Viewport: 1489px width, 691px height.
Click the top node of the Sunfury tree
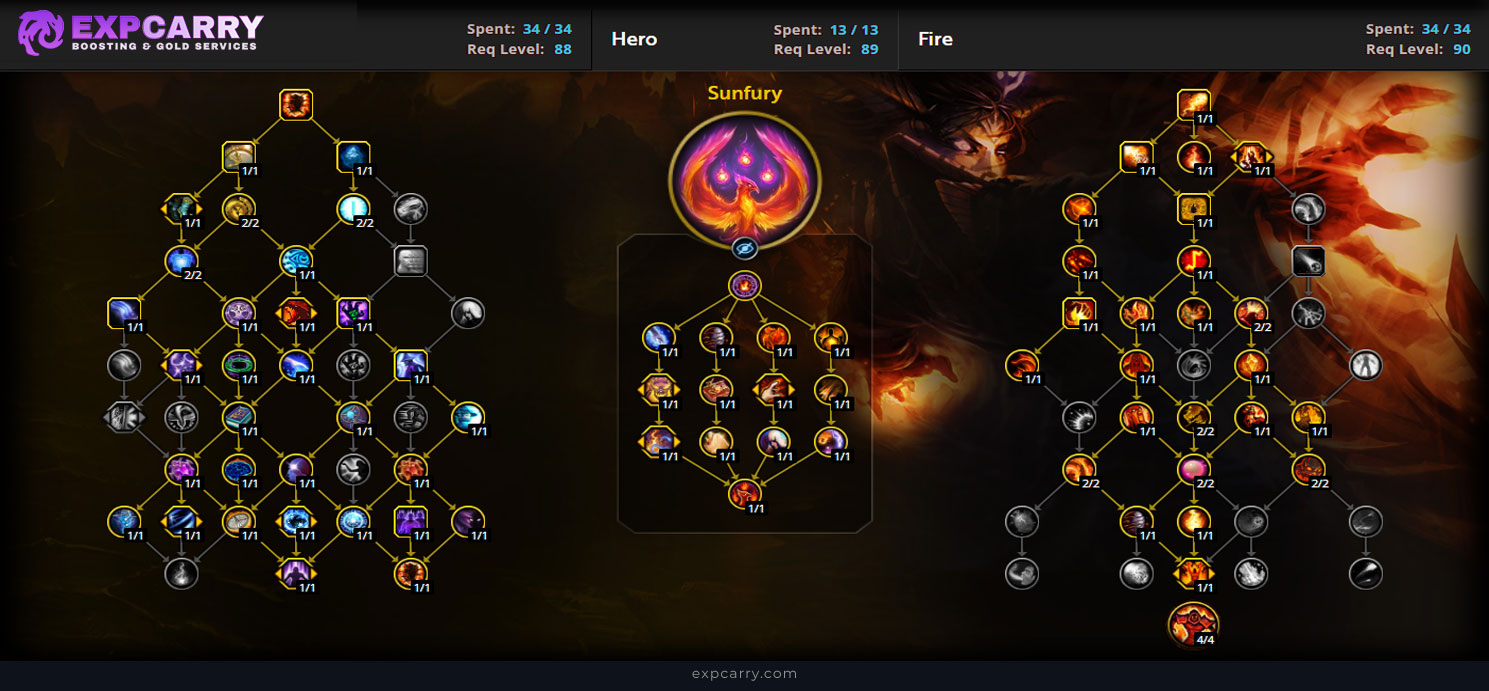click(x=744, y=286)
